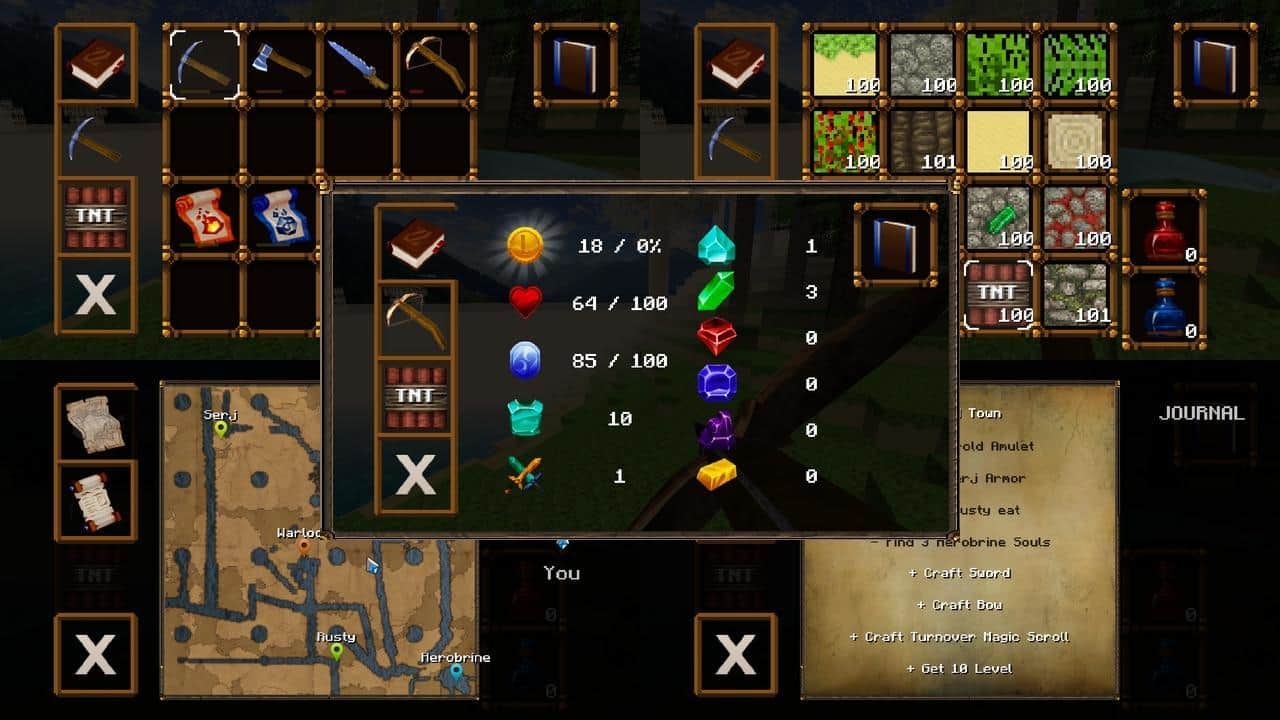
Task: Select the TNT block slot showing 100
Action: click(x=998, y=296)
